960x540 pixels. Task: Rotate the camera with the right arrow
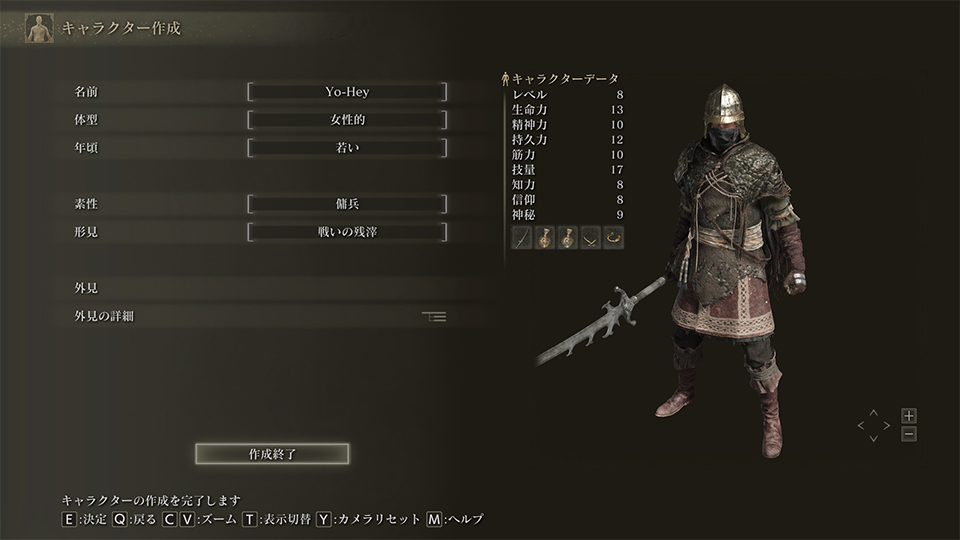(x=886, y=425)
